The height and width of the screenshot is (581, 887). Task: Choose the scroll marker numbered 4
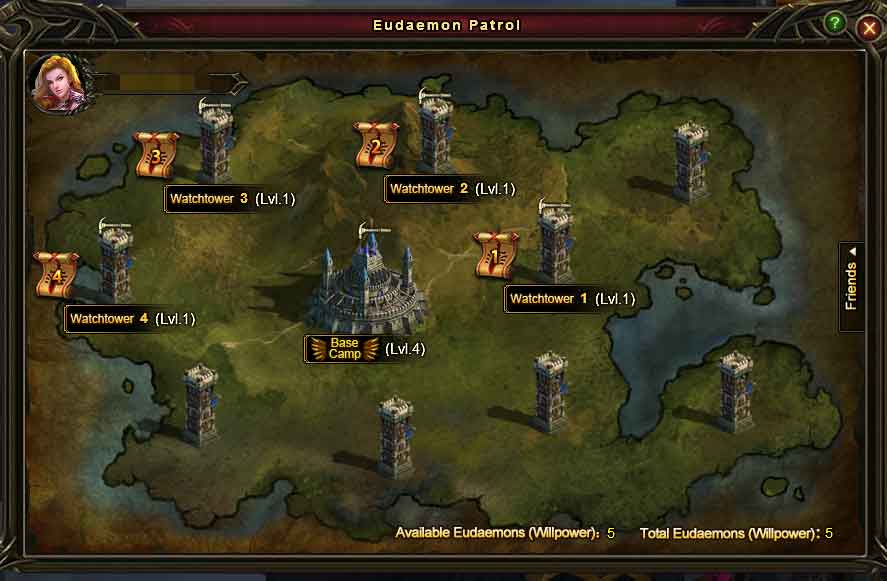click(56, 275)
